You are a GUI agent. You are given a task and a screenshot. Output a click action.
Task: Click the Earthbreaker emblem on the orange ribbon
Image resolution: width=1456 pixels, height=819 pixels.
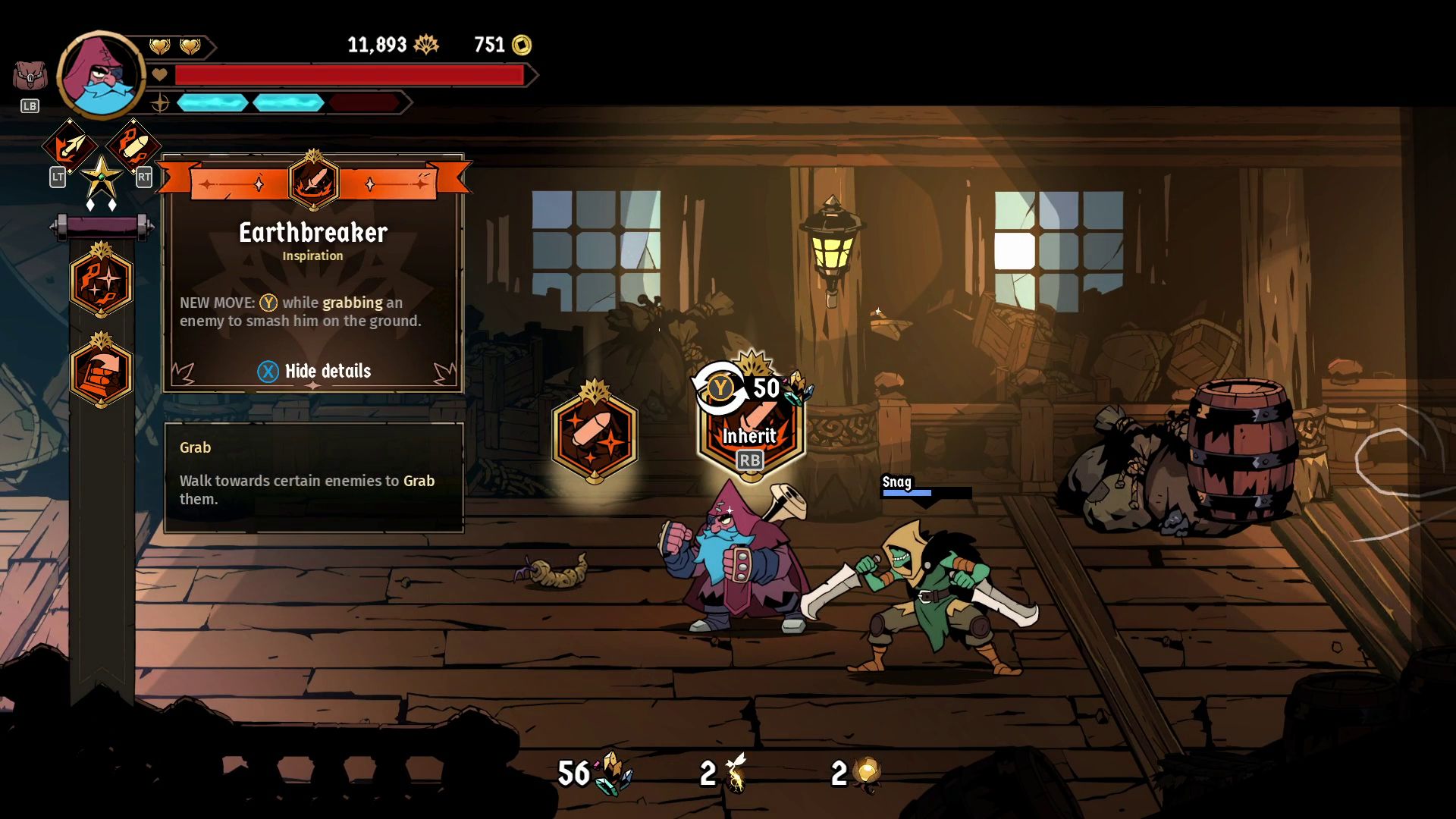[x=313, y=182]
